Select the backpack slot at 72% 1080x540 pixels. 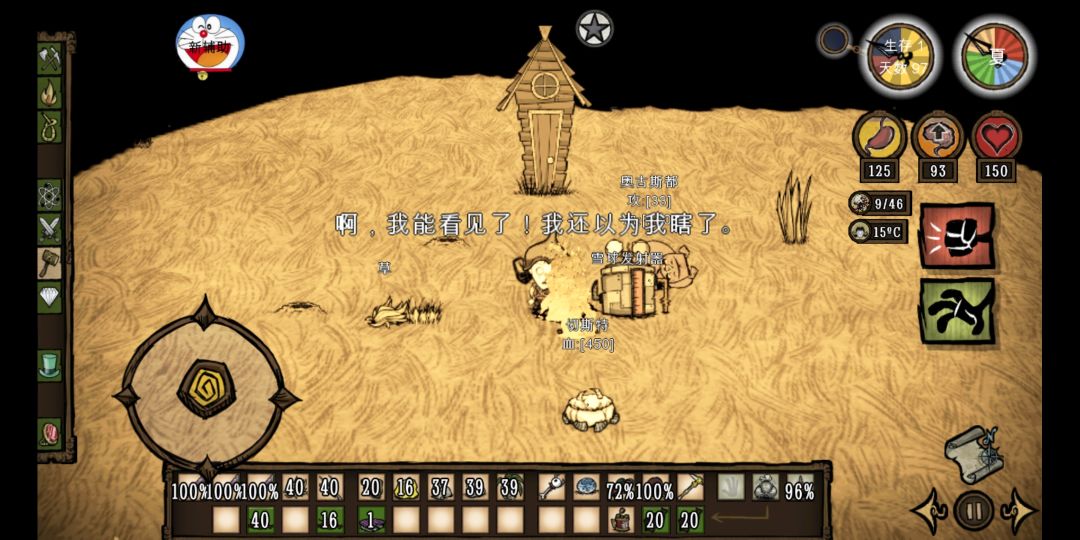tap(621, 488)
